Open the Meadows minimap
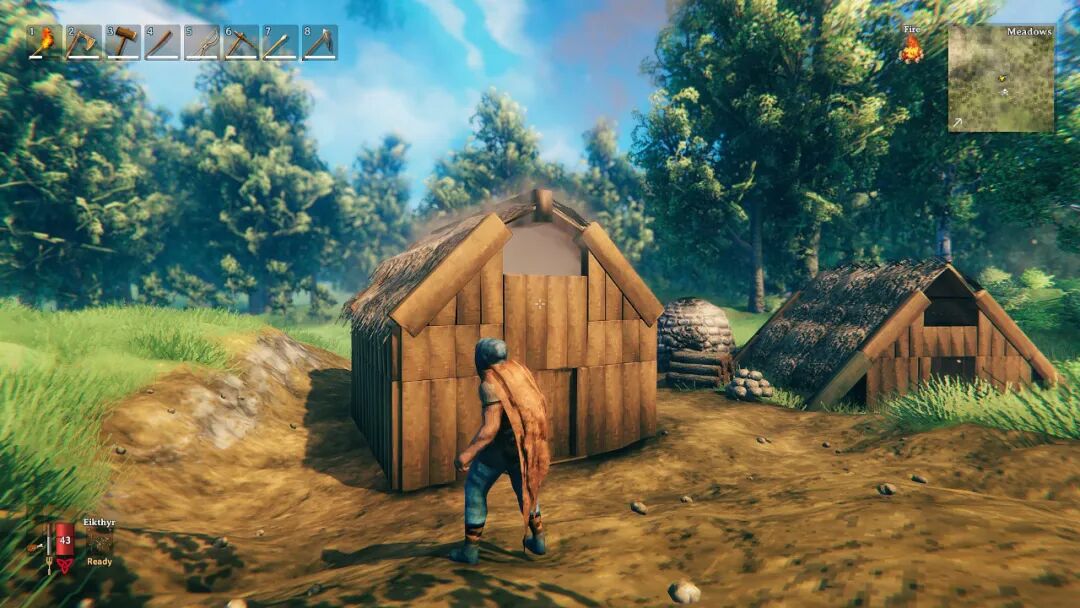 1000,78
